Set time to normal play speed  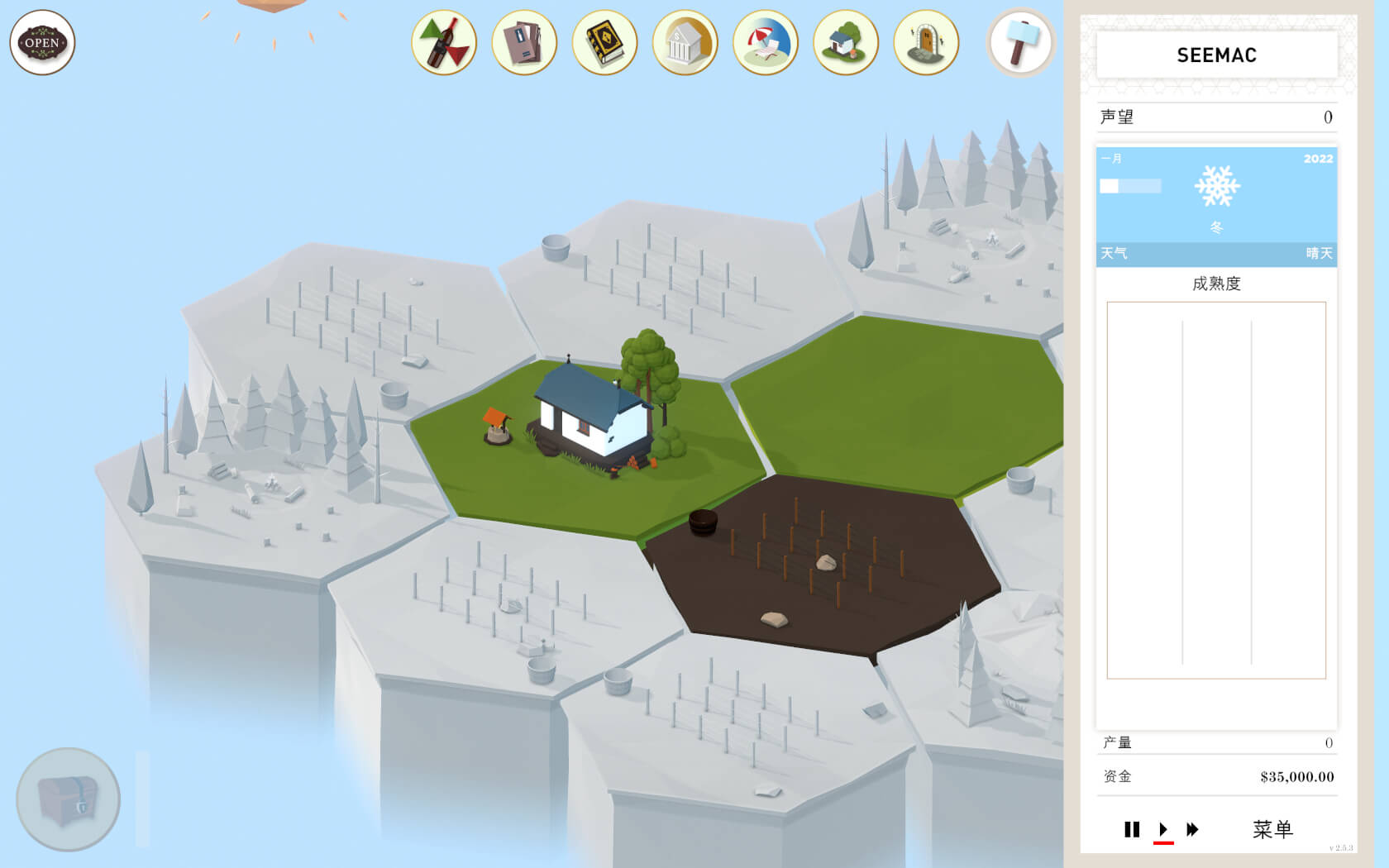(x=1163, y=829)
